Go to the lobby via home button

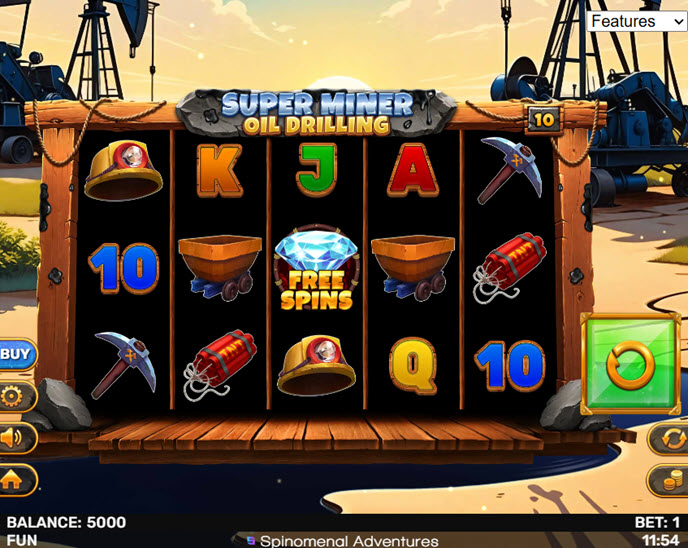tap(14, 479)
